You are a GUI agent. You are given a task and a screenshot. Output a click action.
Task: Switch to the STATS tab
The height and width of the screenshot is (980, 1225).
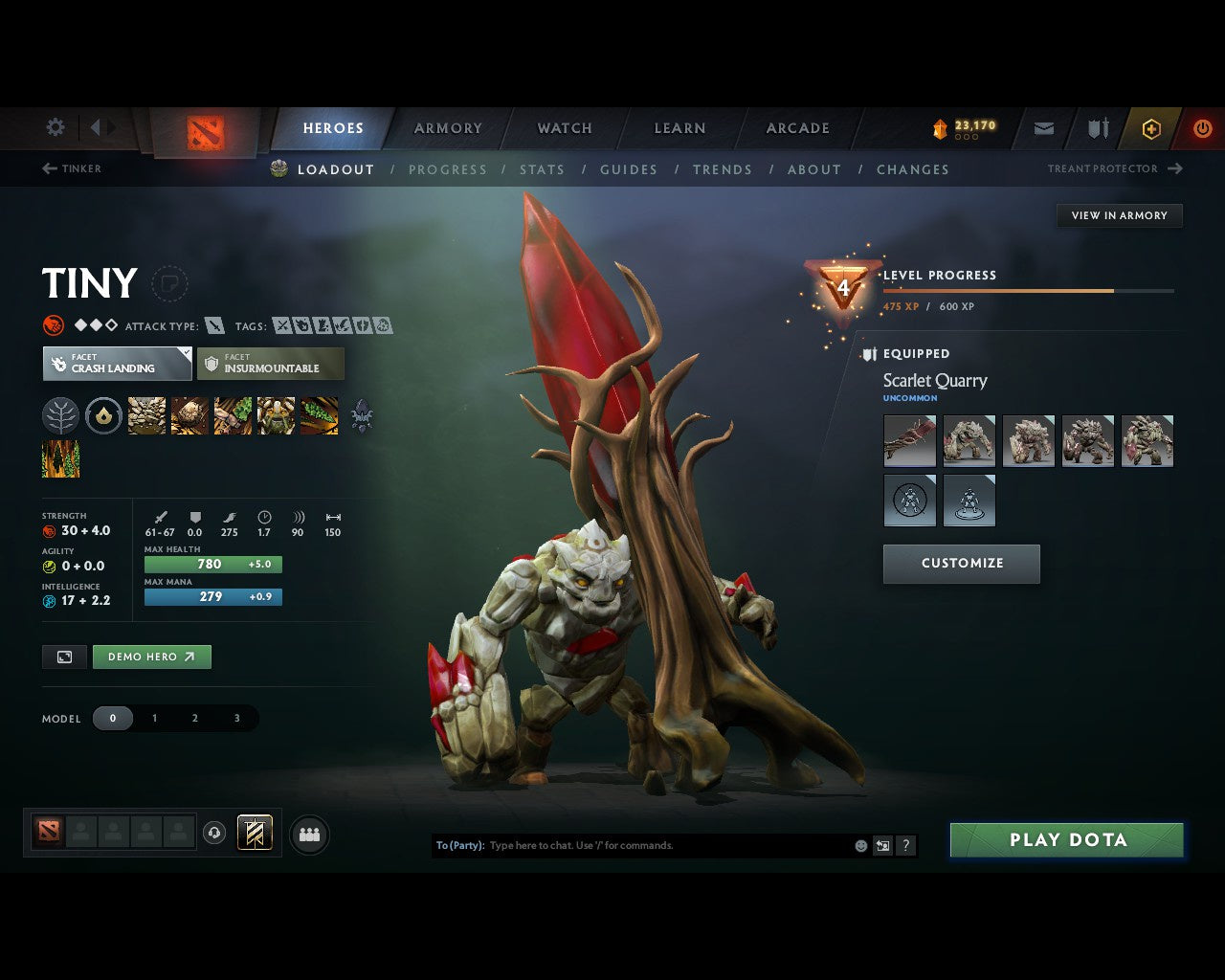pos(542,169)
